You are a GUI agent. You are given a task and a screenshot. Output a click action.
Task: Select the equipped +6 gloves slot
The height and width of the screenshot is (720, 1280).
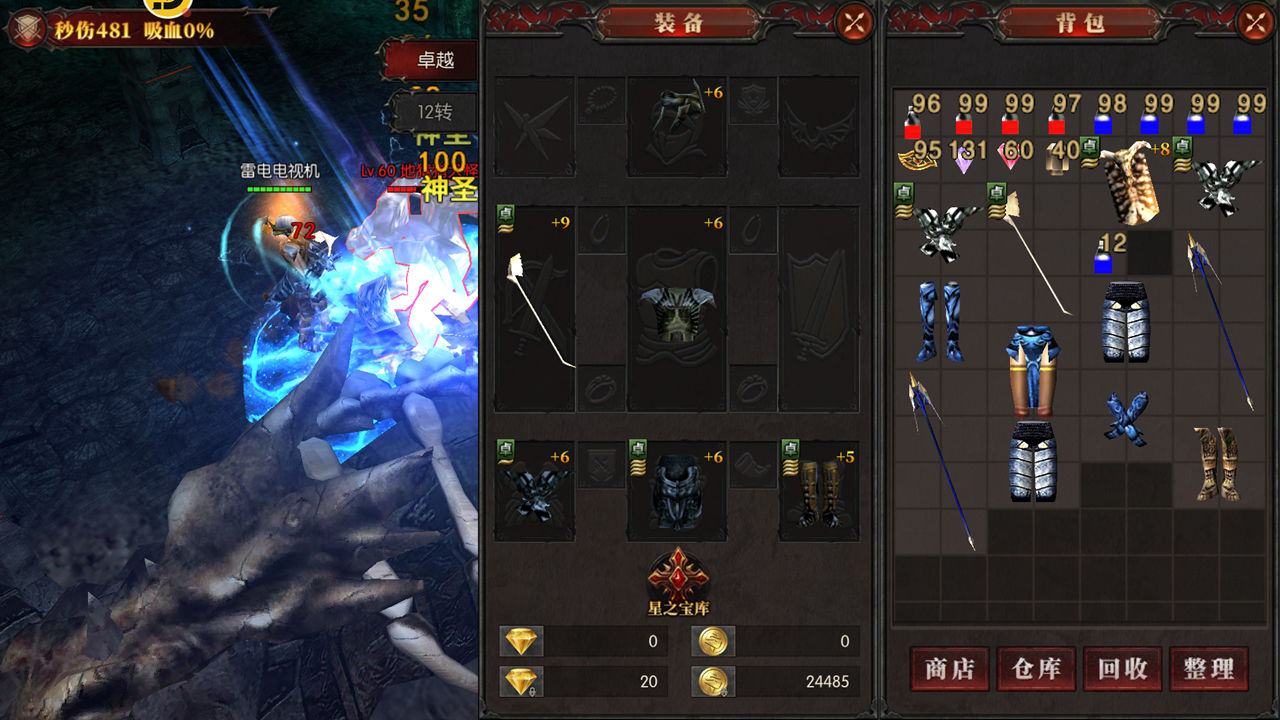pos(535,490)
